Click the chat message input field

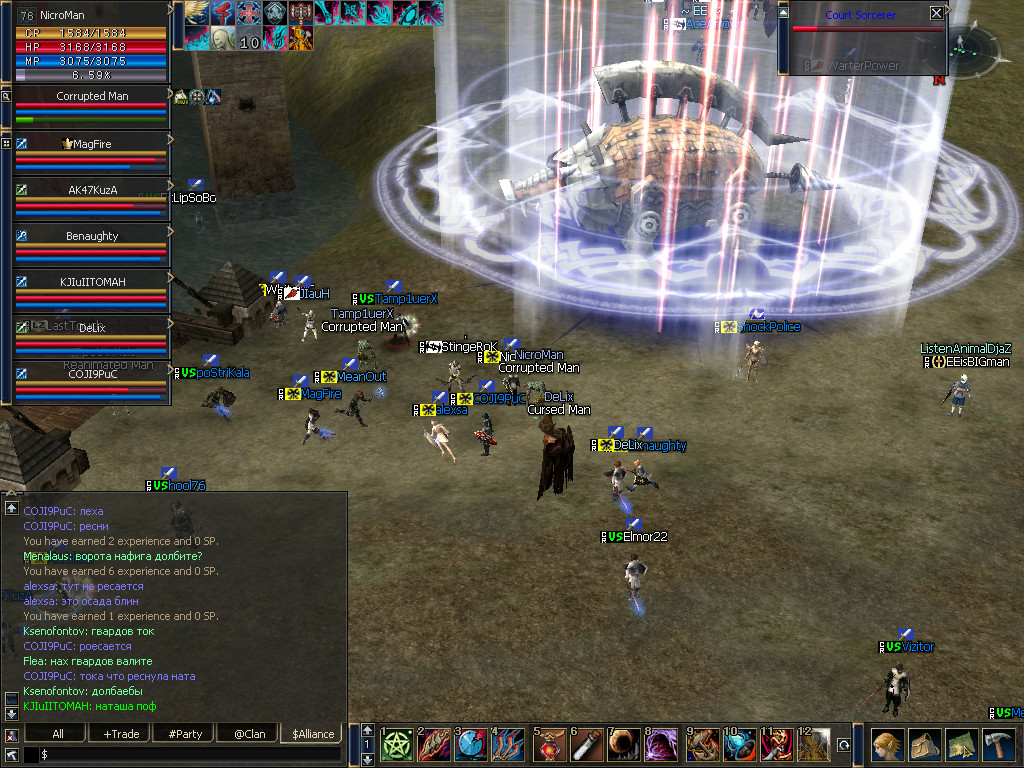(x=190, y=754)
